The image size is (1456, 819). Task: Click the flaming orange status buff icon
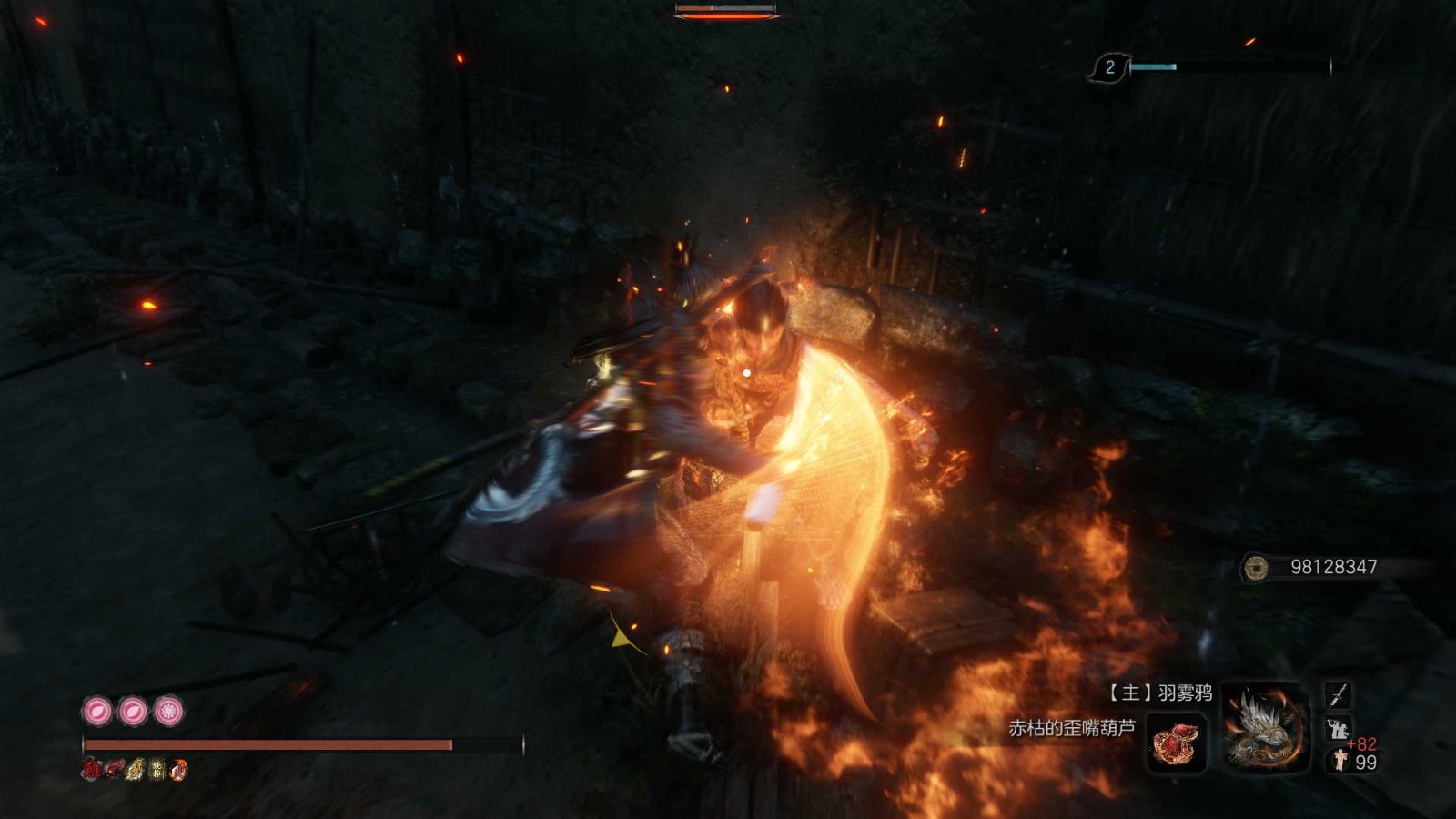[179, 770]
